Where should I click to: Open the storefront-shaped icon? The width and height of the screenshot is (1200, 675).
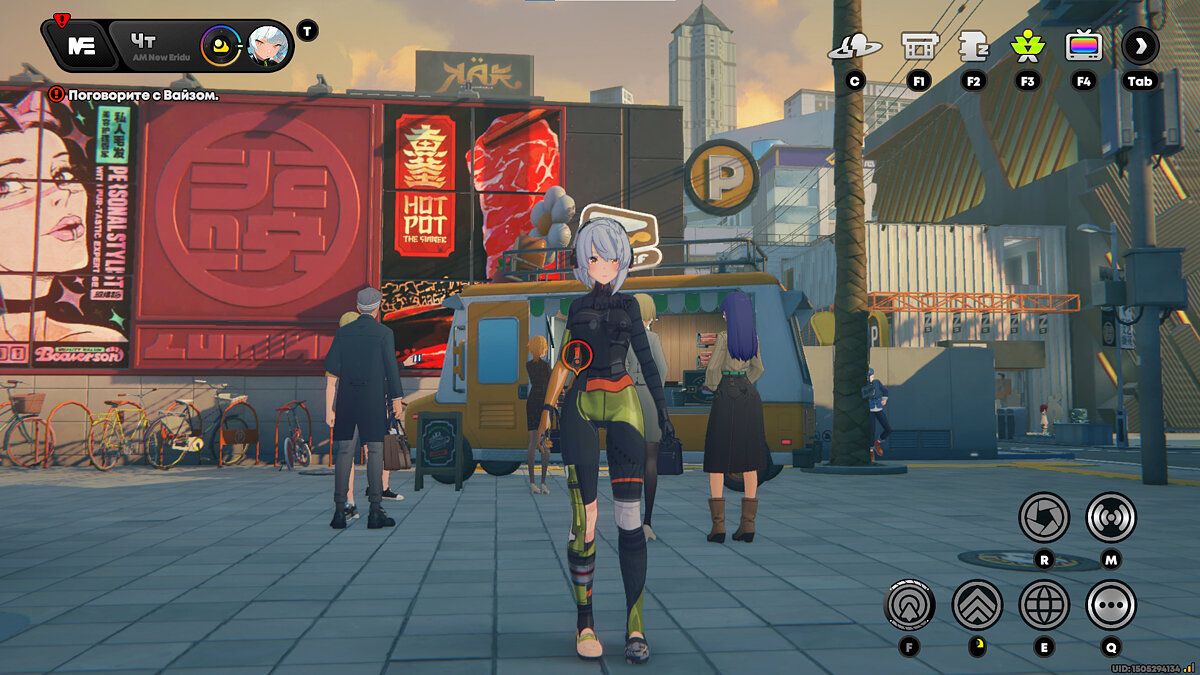919,46
